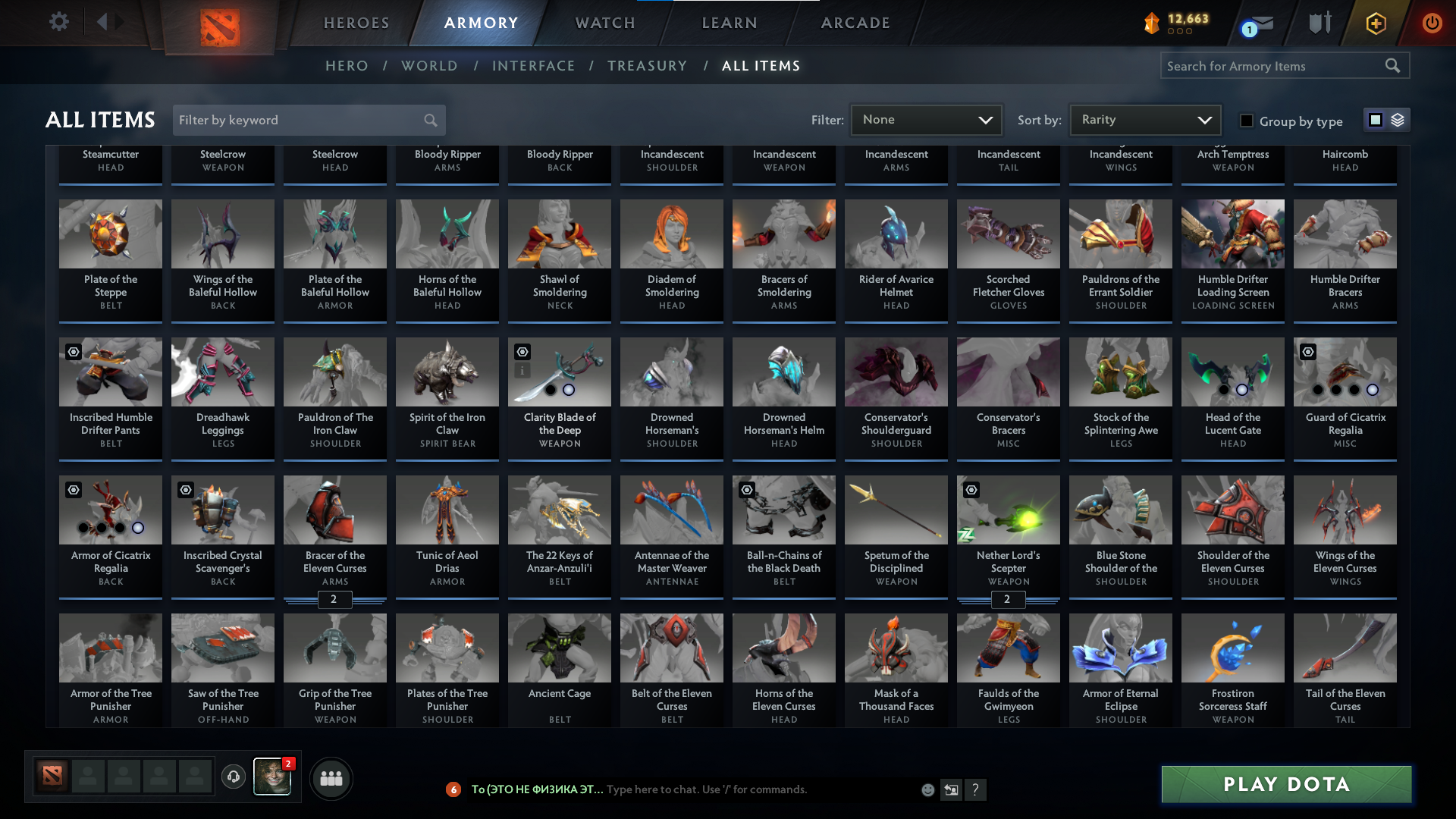Image resolution: width=1456 pixels, height=819 pixels.
Task: Click the shards currency icon showing 12,663
Action: (x=1150, y=22)
